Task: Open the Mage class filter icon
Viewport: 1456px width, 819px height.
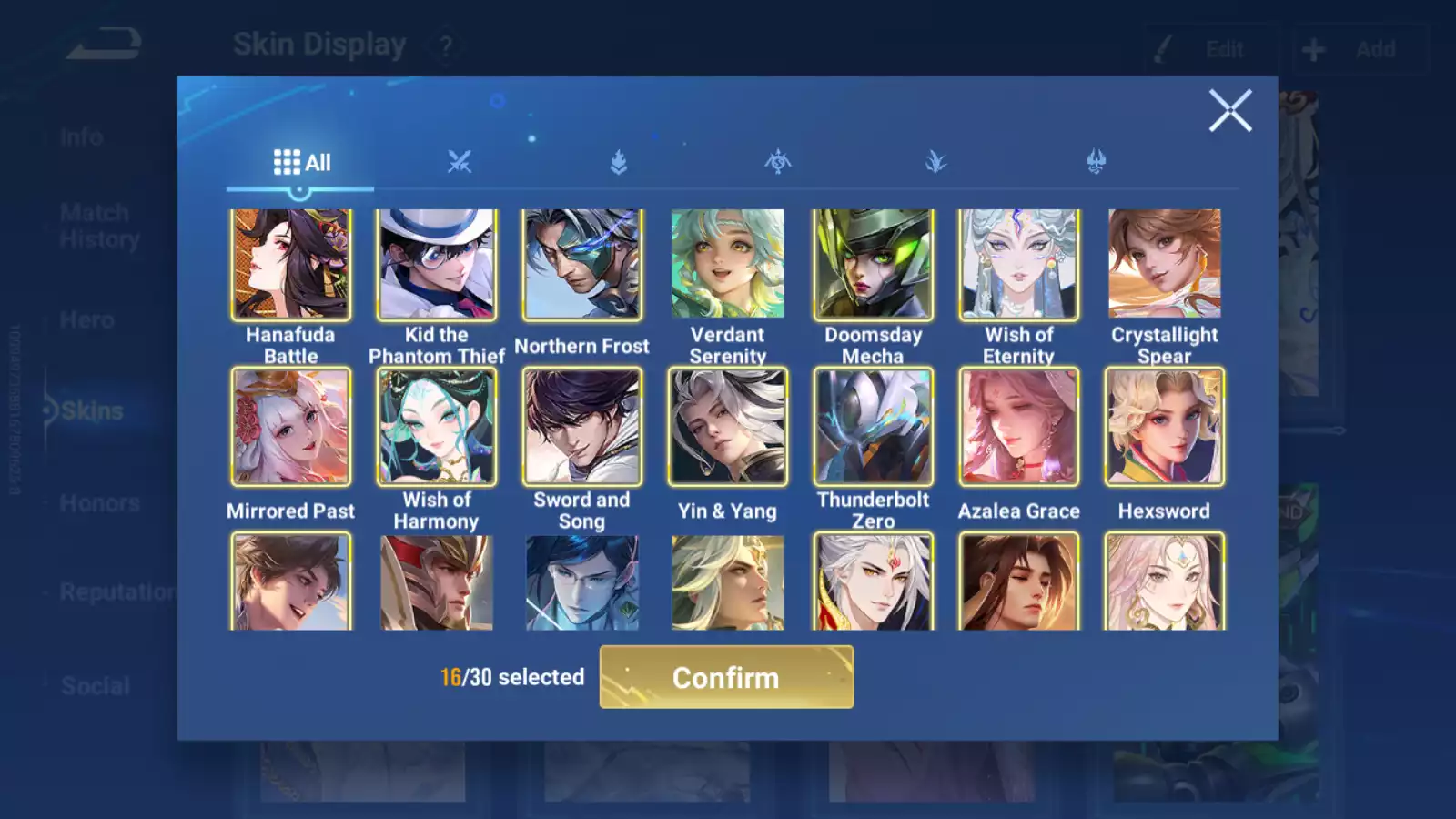Action: click(935, 162)
